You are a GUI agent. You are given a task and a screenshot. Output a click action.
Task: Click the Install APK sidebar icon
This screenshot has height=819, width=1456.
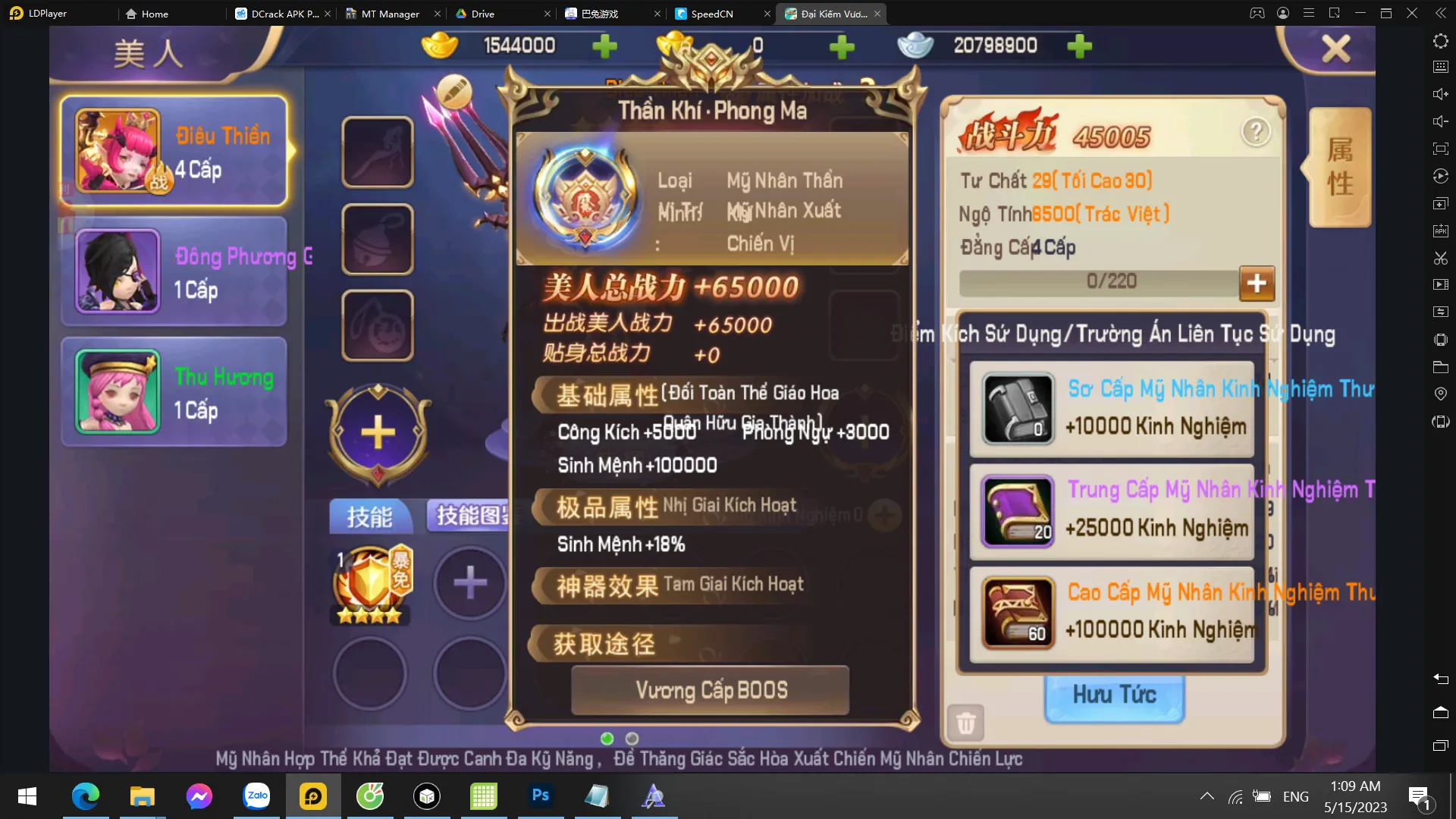(1440, 230)
